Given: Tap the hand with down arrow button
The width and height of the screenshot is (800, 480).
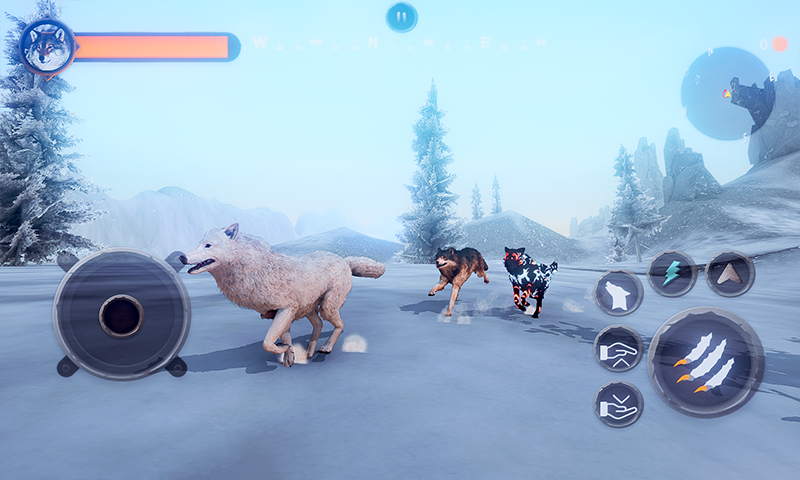Looking at the screenshot, I should coord(618,404).
